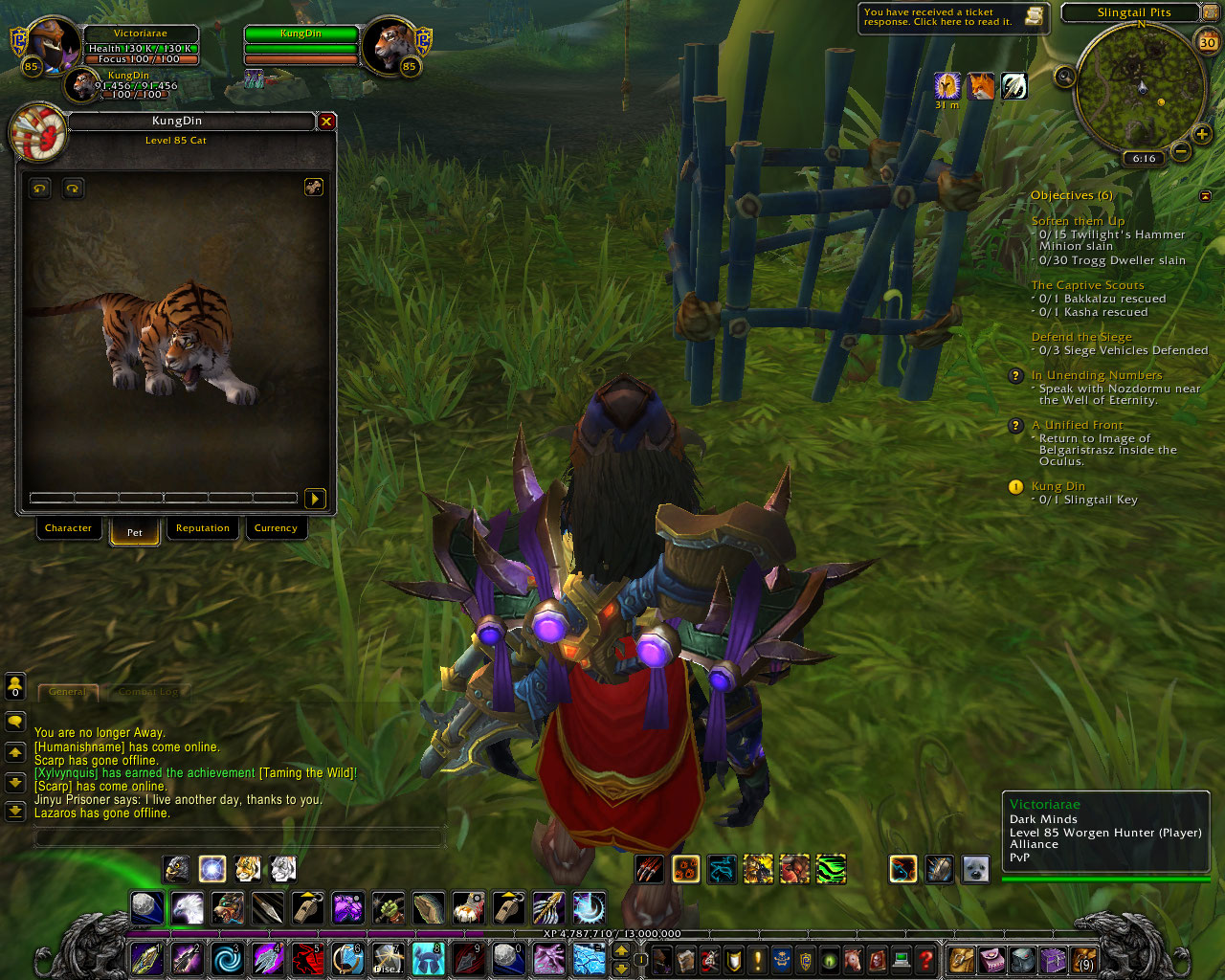Expand the pet panel with the right arrow button
This screenshot has width=1225, height=980.
(315, 499)
